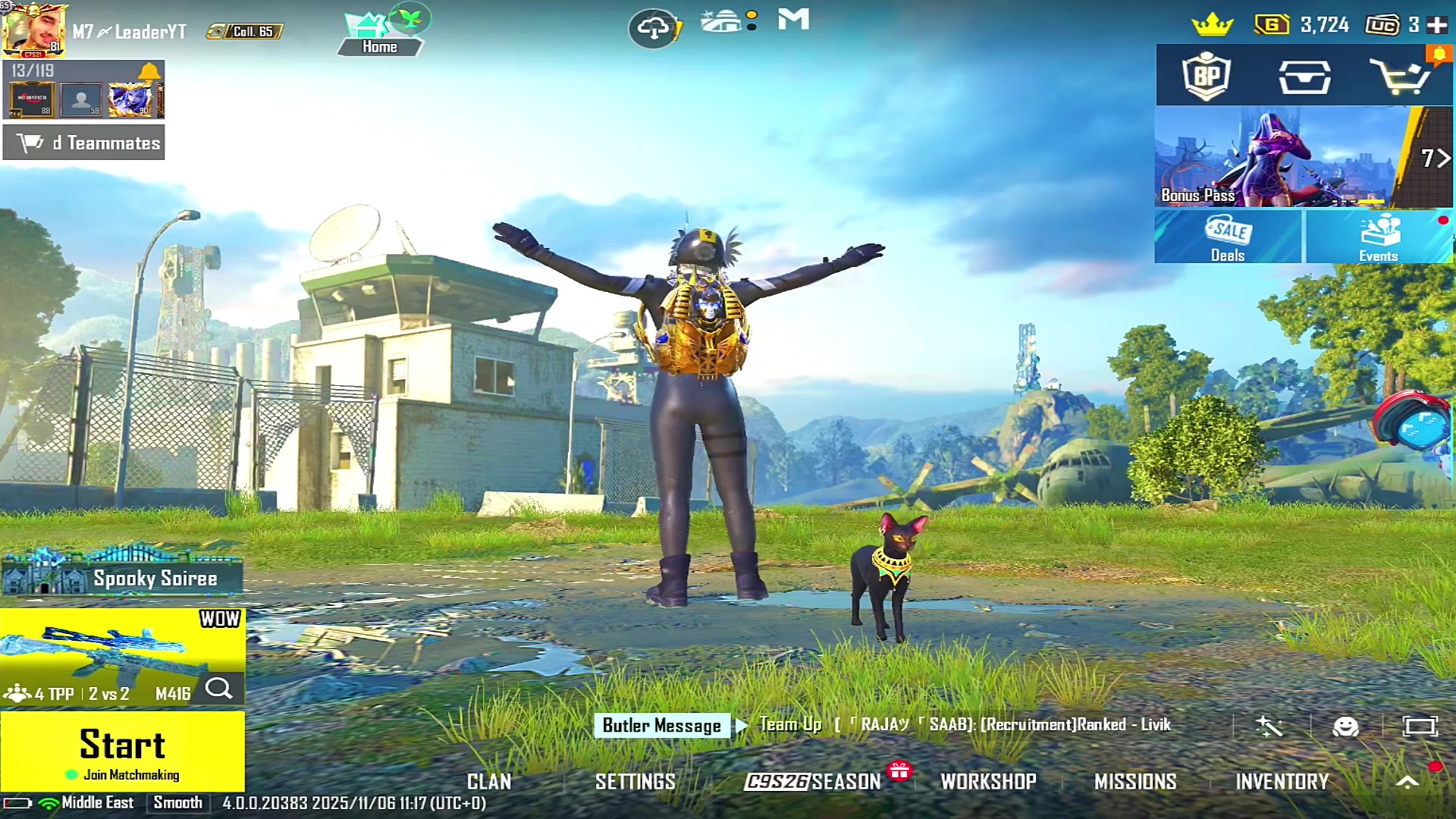Open the Home button
1456x819 pixels.
[x=379, y=36]
